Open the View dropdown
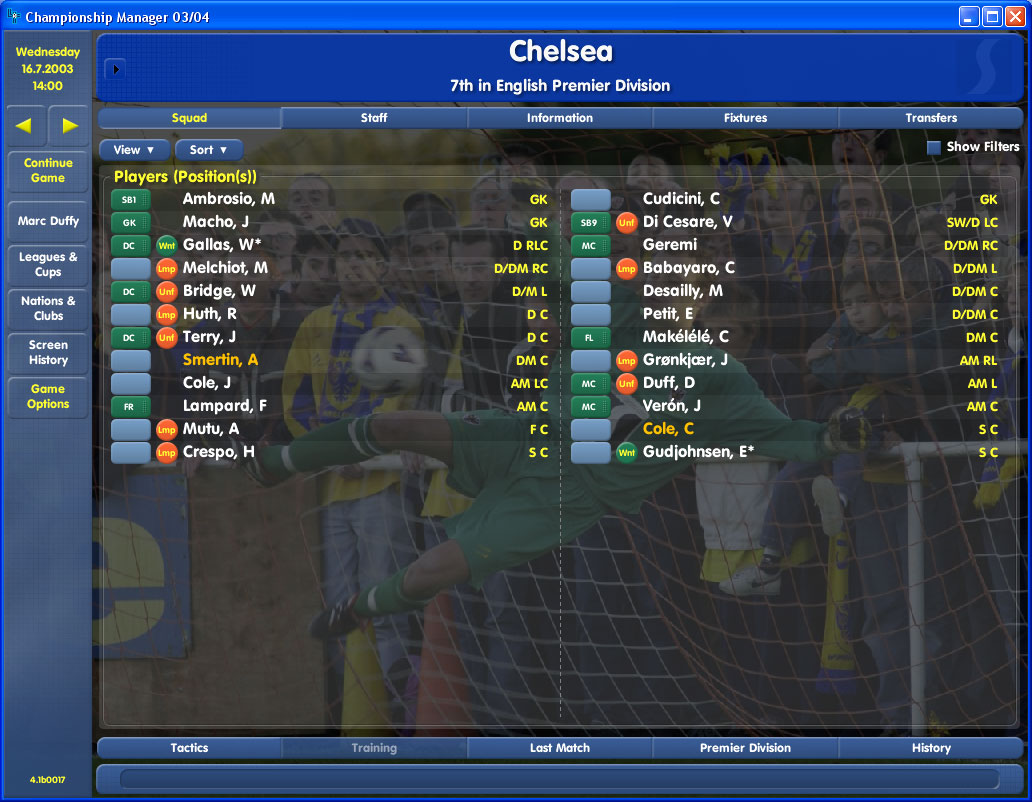This screenshot has height=802, width=1032. point(134,150)
